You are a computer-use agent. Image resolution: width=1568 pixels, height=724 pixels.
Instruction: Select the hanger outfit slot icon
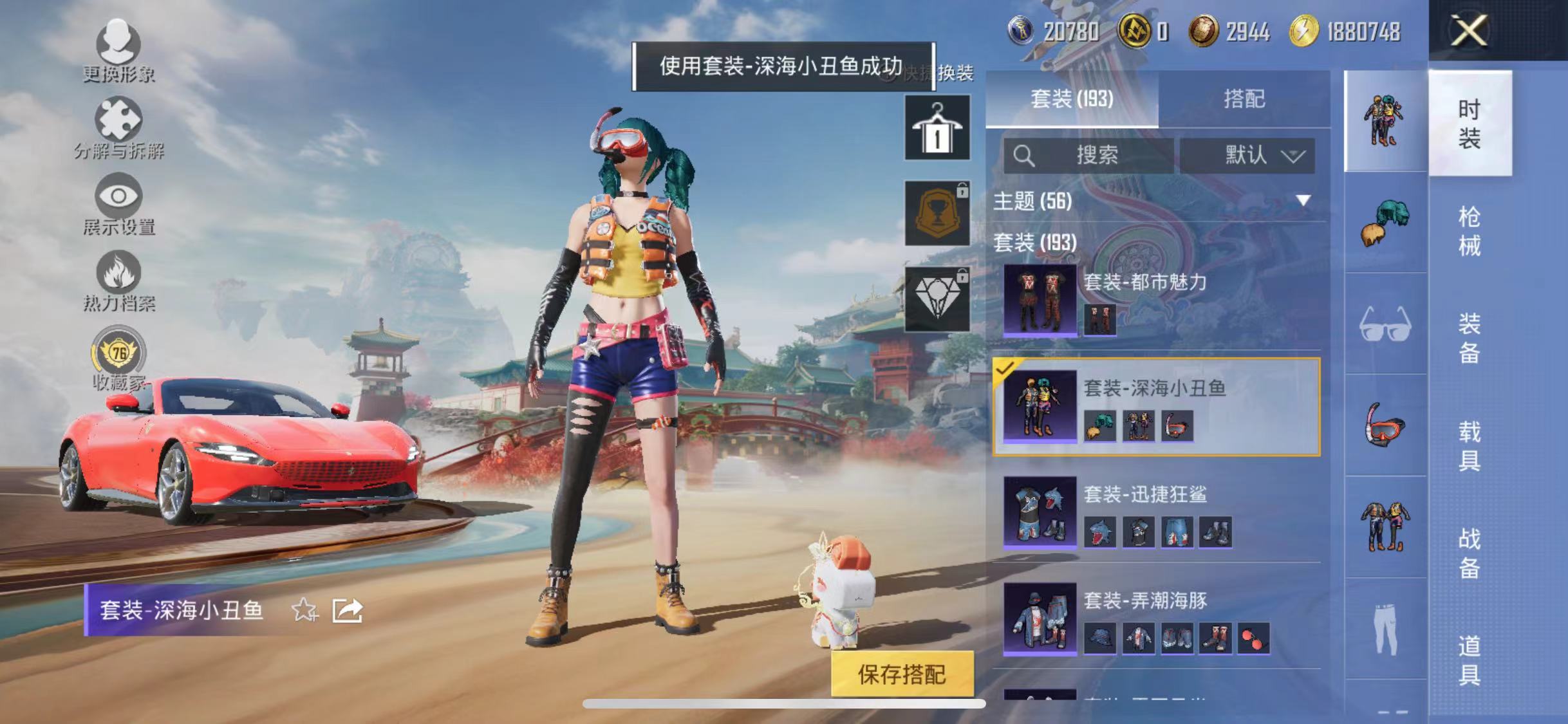[x=937, y=127]
